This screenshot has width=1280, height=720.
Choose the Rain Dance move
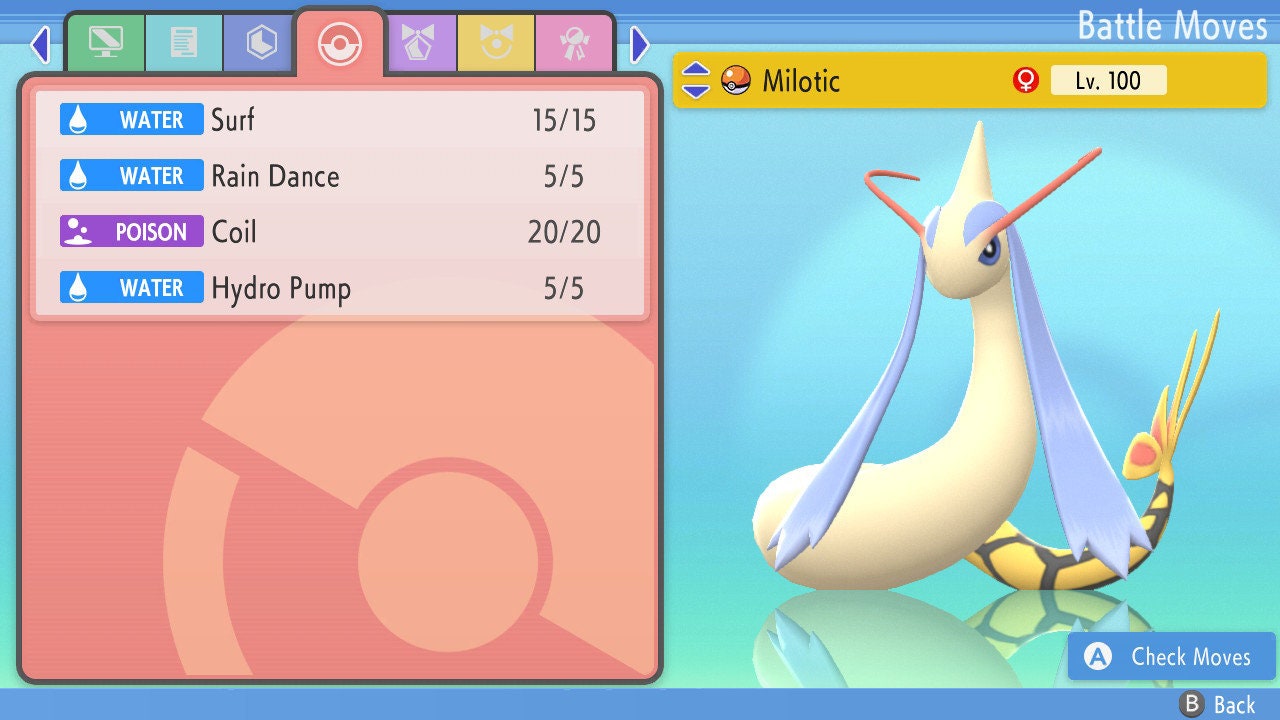[x=340, y=177]
